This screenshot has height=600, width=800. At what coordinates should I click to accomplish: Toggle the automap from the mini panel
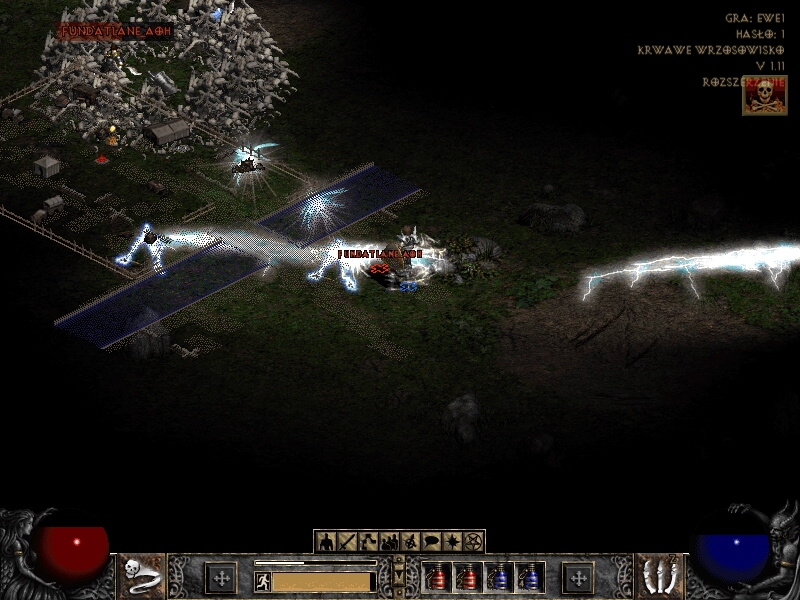coord(410,542)
